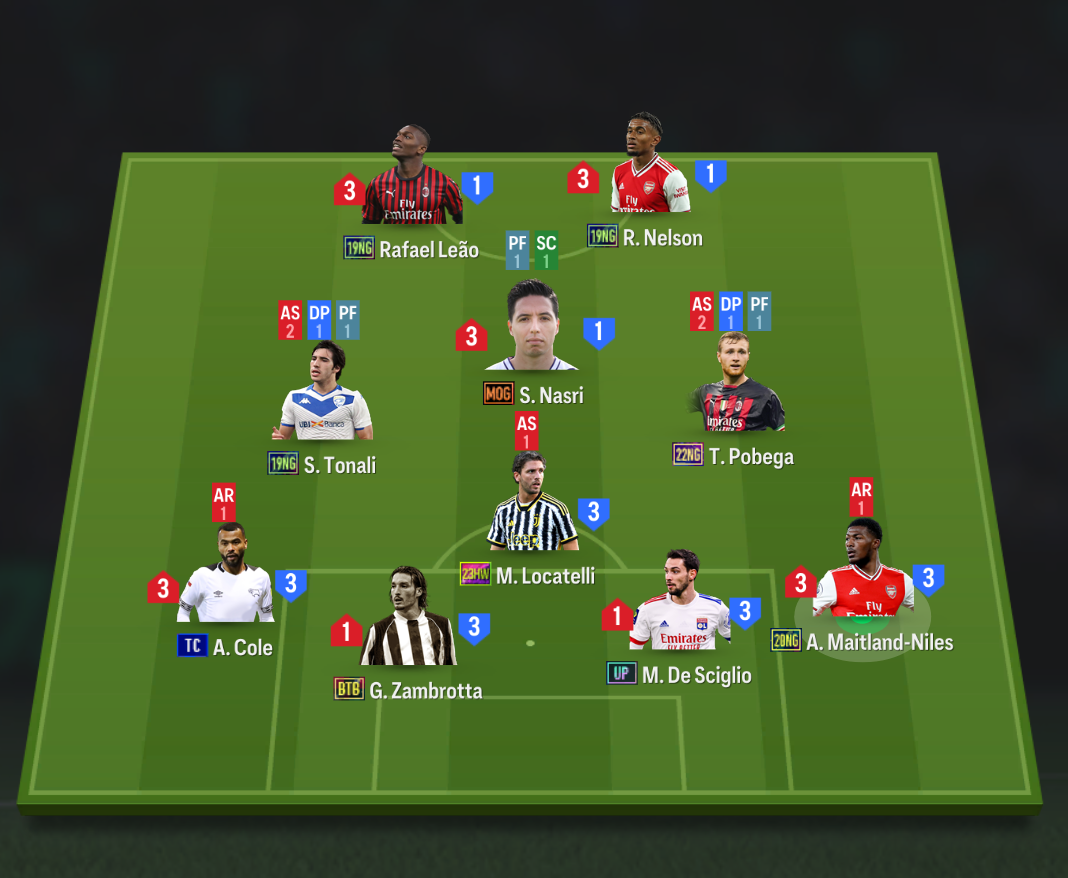Click the AR badge above A. Maitland-Niles
Image resolution: width=1068 pixels, height=878 pixels.
click(x=861, y=497)
